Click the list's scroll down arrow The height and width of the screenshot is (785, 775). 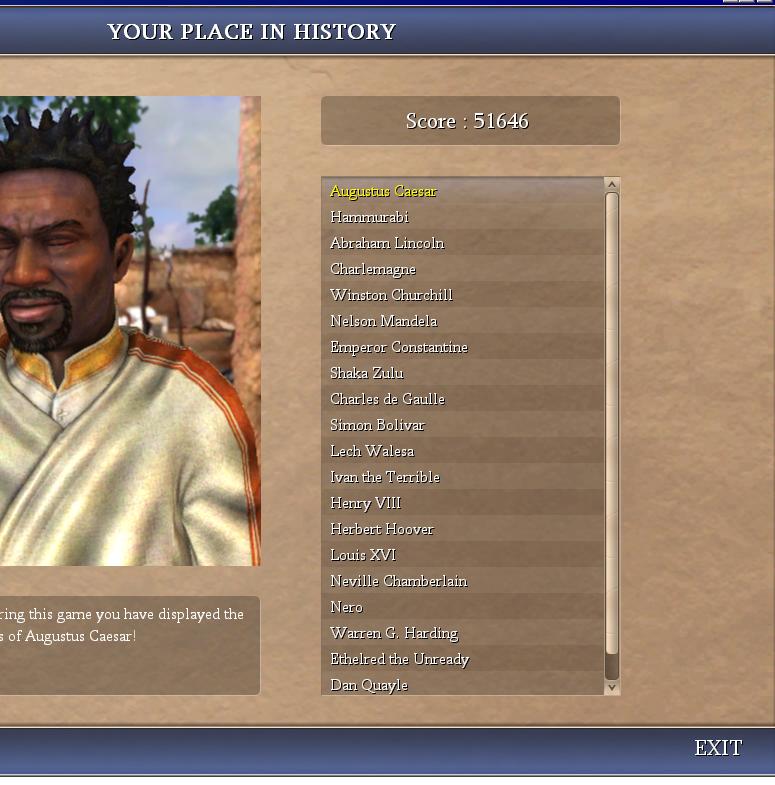click(x=612, y=687)
